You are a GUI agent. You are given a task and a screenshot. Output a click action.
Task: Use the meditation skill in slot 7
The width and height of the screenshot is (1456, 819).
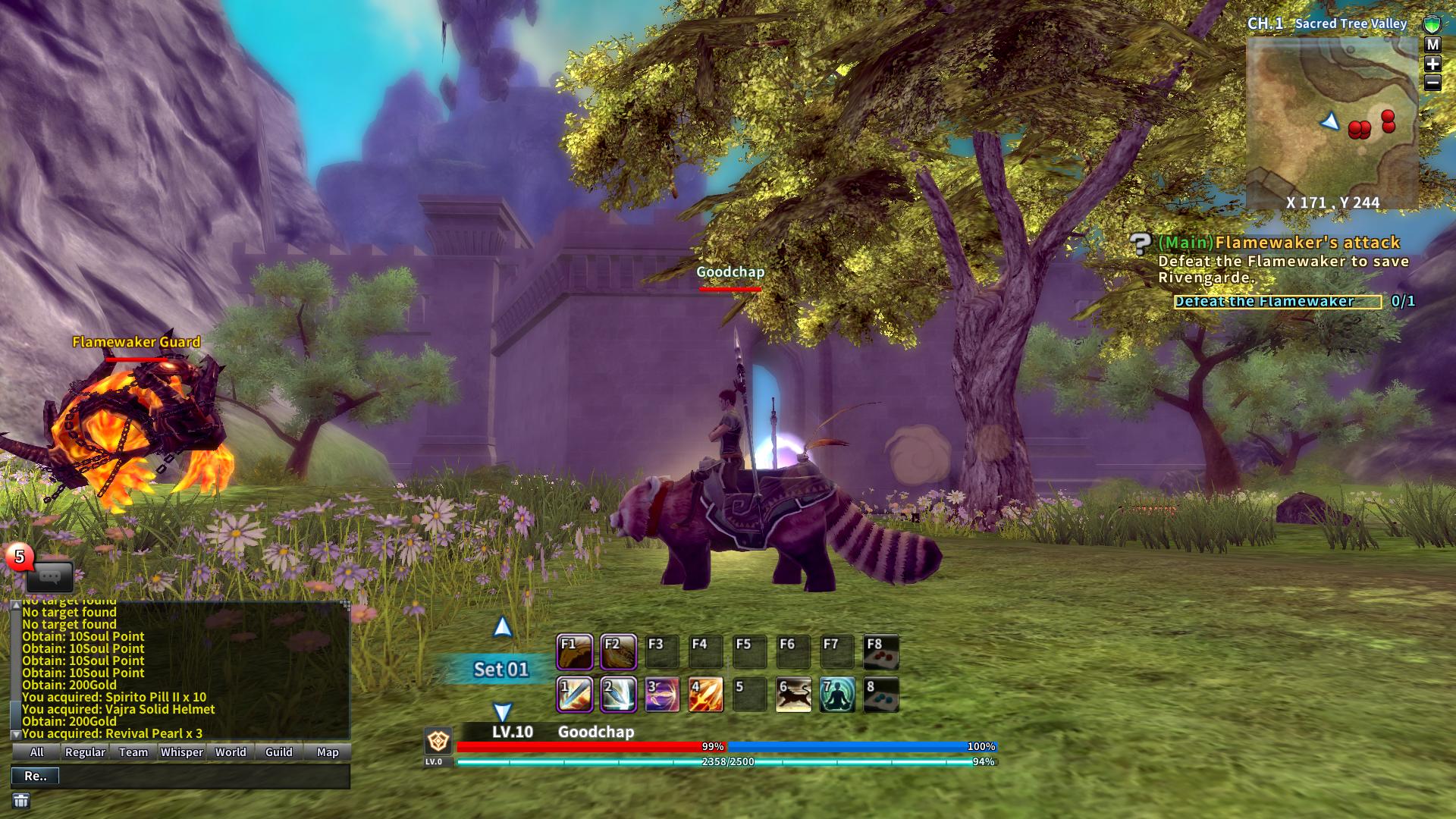[x=837, y=695]
